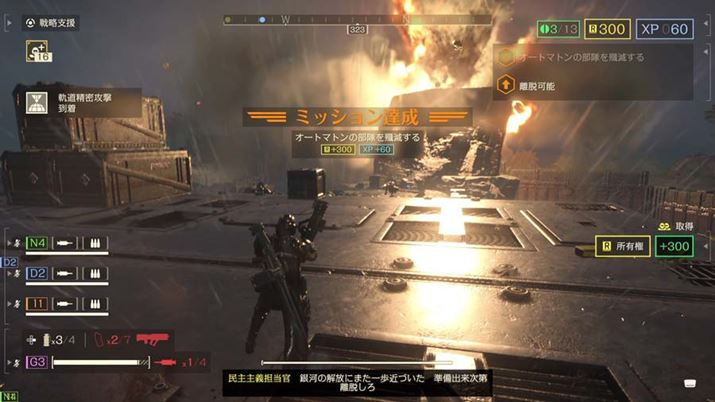Open the Strategic Support (戦略支援) menu

click(52, 23)
